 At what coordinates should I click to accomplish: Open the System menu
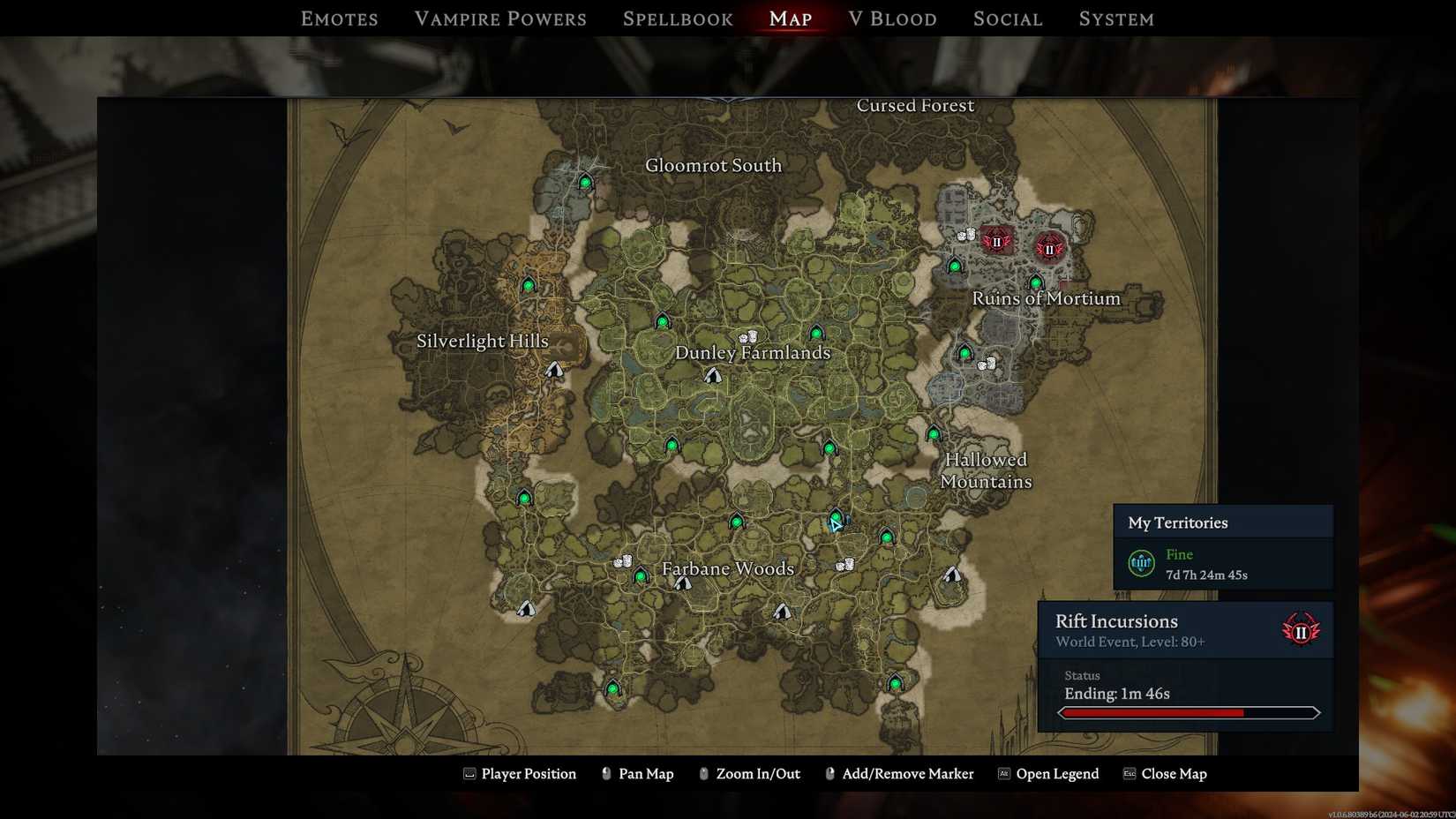point(1115,18)
